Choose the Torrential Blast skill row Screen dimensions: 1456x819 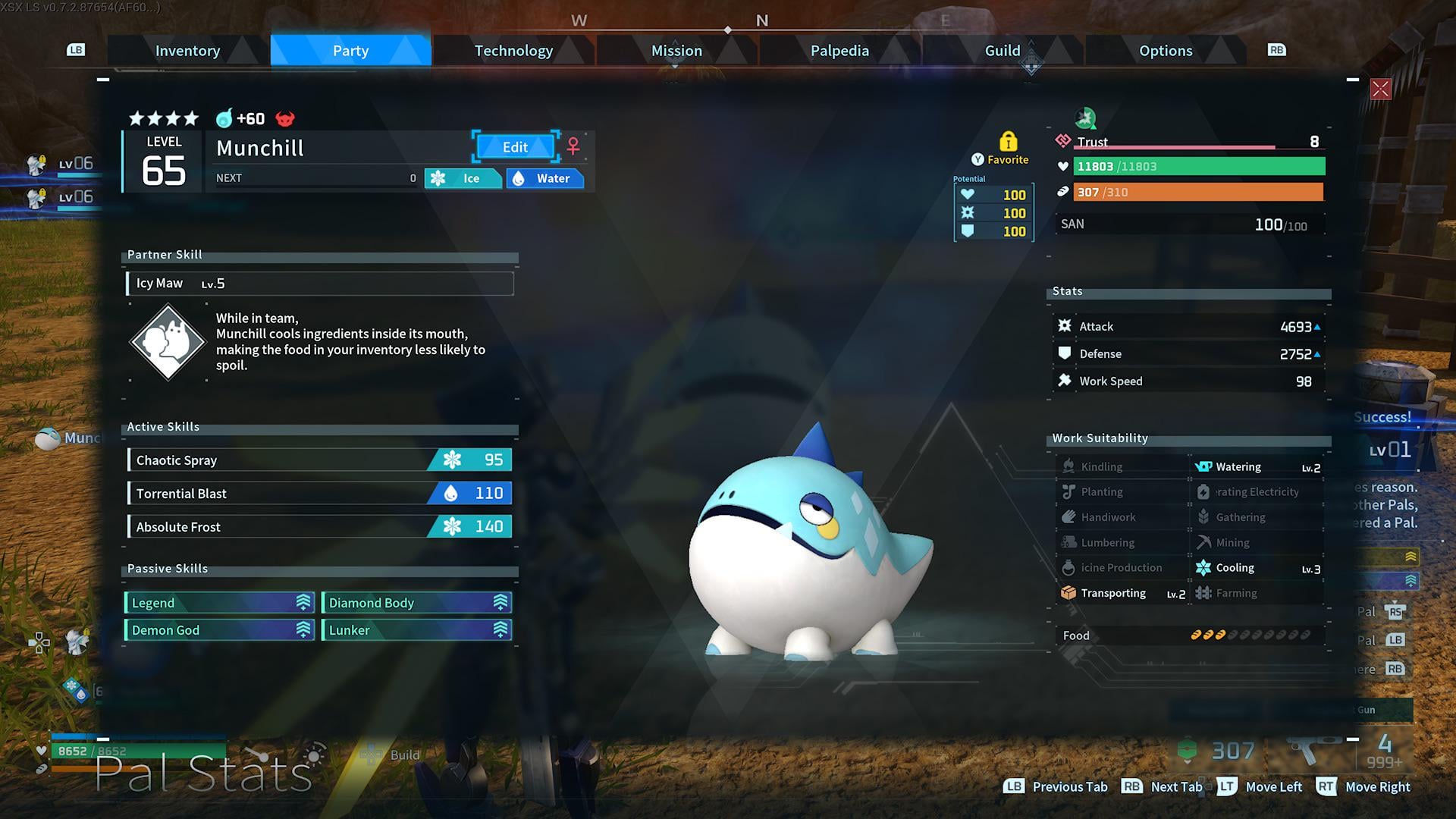[x=320, y=494]
